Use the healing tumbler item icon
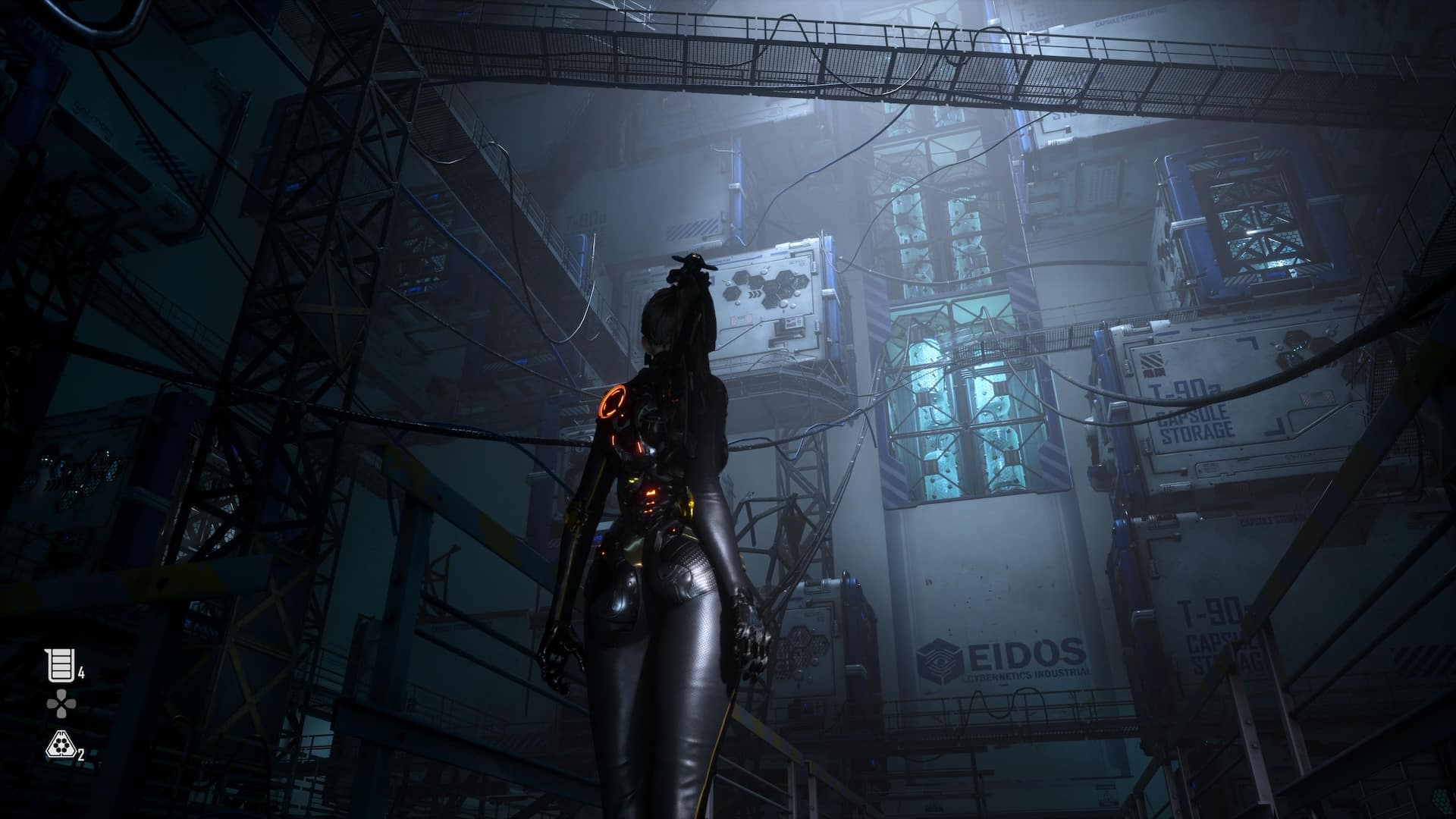The width and height of the screenshot is (1456, 819). point(61,665)
